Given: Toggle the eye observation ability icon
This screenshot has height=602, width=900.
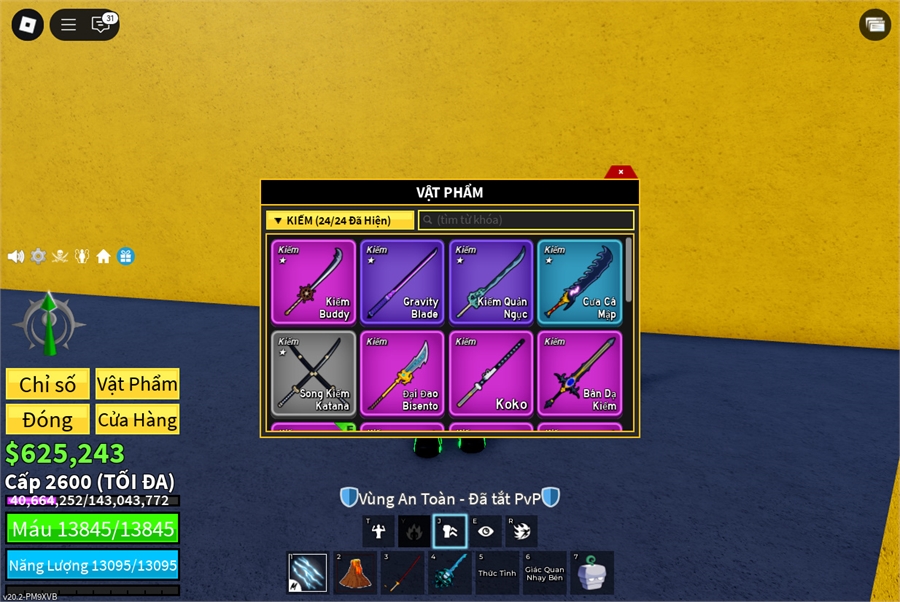Looking at the screenshot, I should (x=486, y=531).
